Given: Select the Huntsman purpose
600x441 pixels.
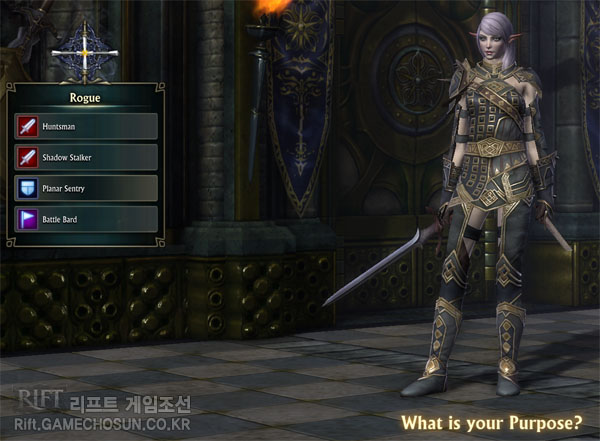Looking at the screenshot, I should click(85, 126).
